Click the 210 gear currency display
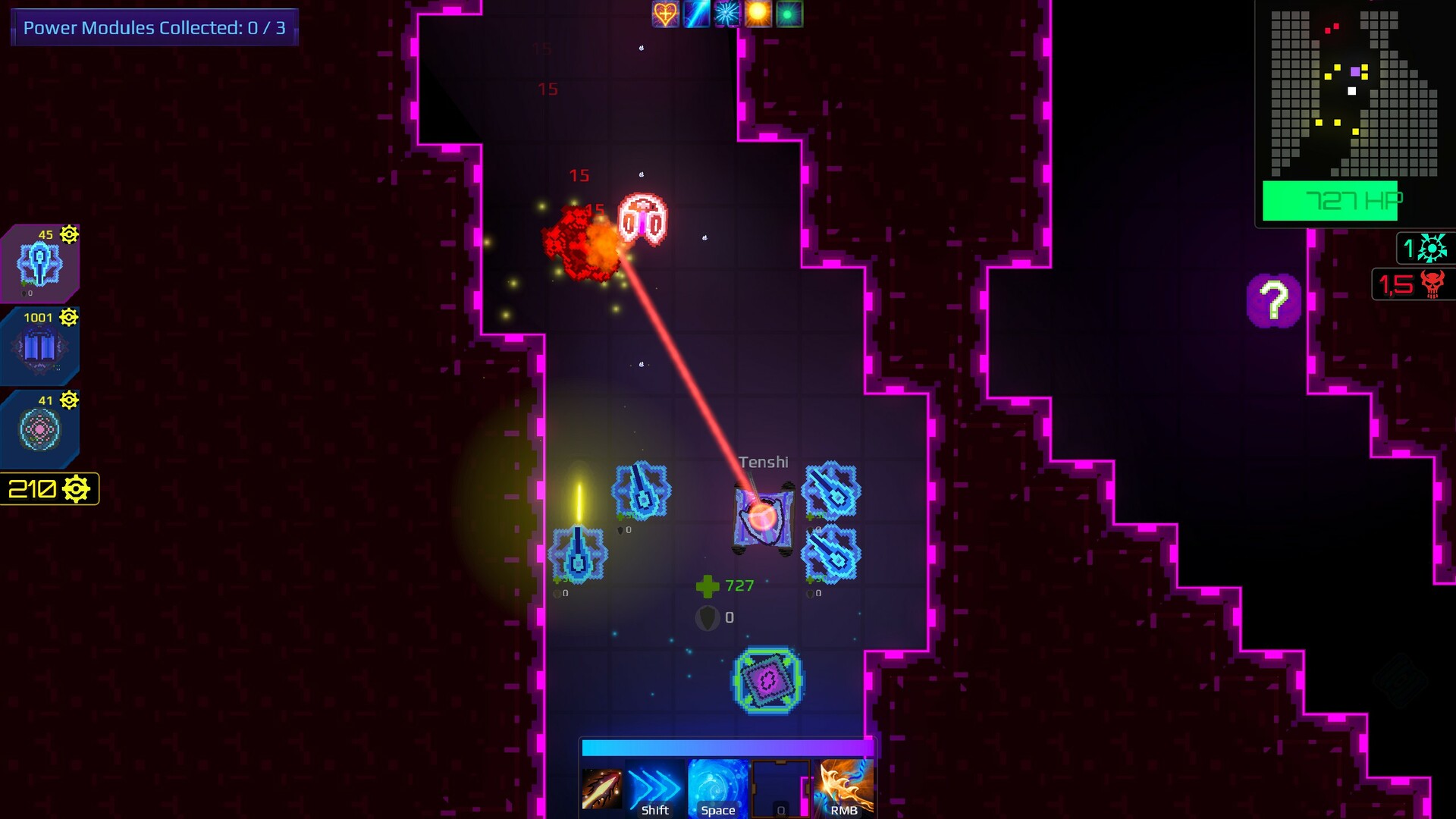Screen dimensions: 1456x819 pyautogui.click(x=49, y=488)
